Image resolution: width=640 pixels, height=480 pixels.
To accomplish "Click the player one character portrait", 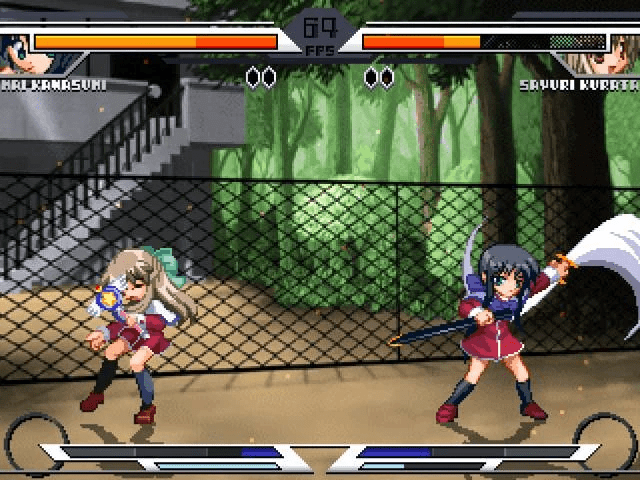I will (14, 50).
